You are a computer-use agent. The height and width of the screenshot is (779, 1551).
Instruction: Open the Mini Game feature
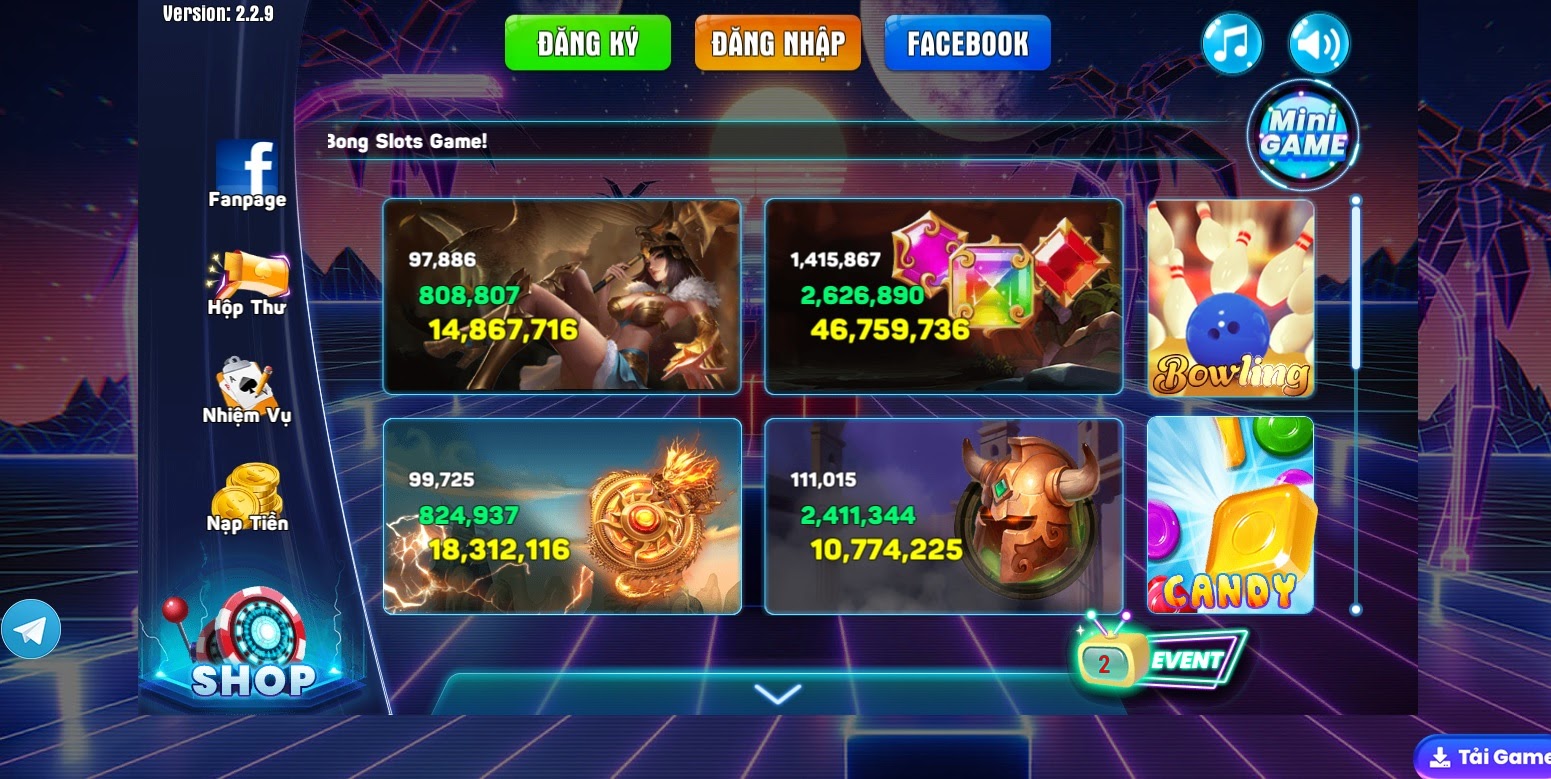point(1305,132)
